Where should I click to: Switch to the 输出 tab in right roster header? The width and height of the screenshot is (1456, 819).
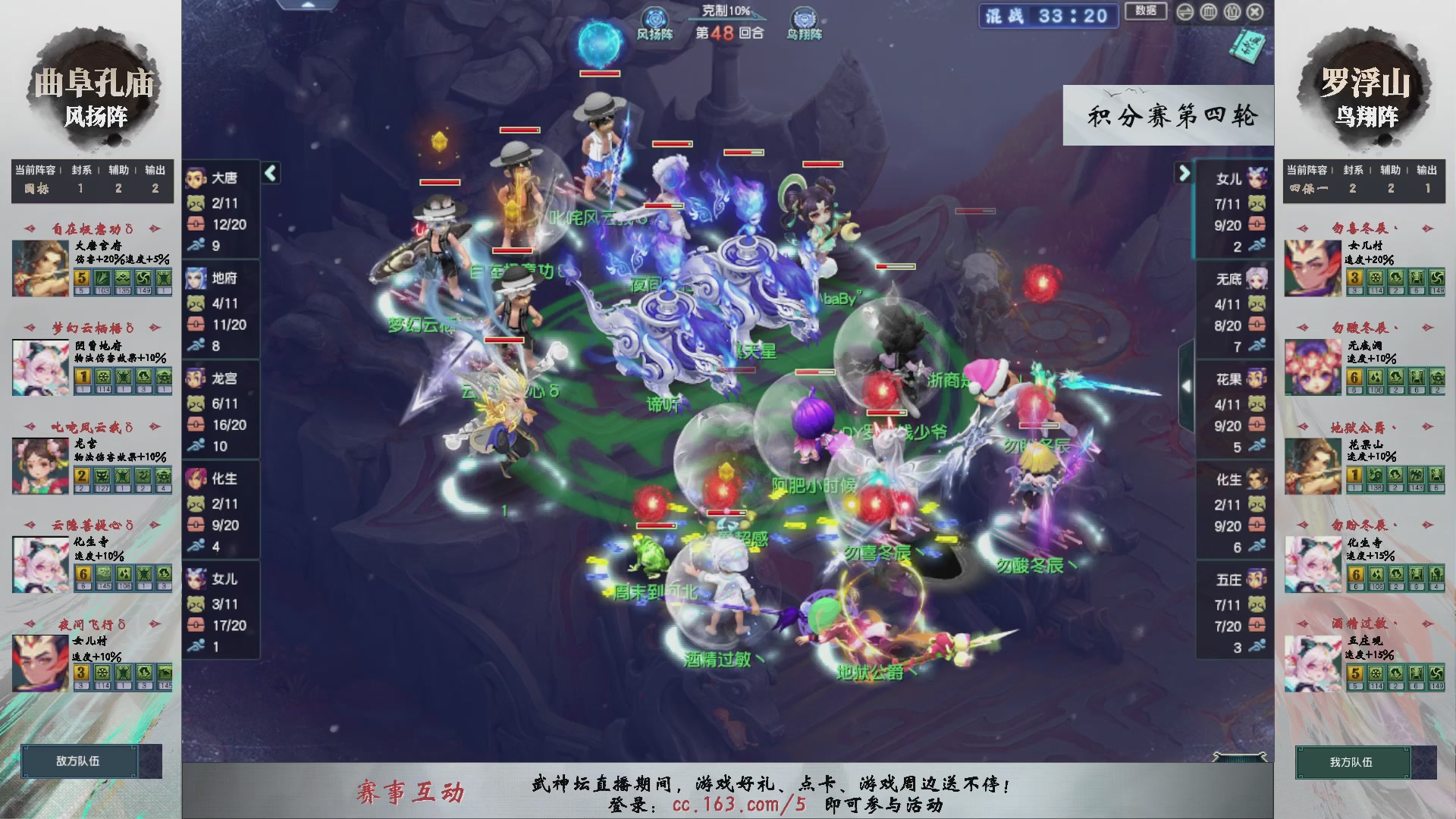coord(1426,171)
